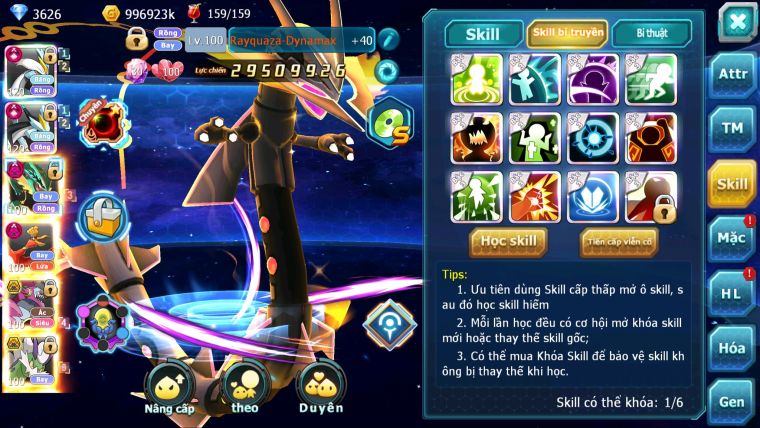Click the blue edit pencil beside +40
760x428 pixels.
pos(389,41)
